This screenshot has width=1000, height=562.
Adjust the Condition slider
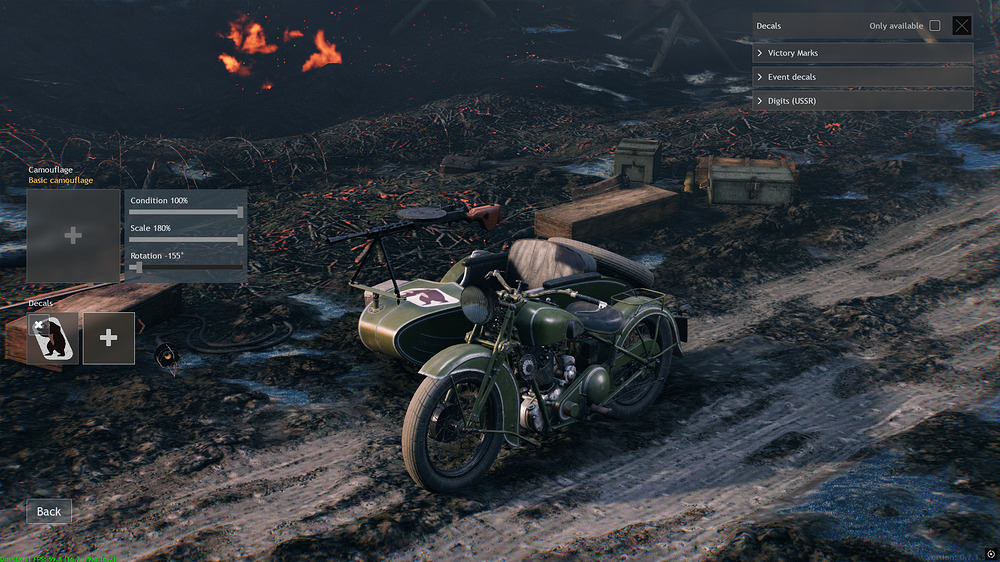(240, 212)
